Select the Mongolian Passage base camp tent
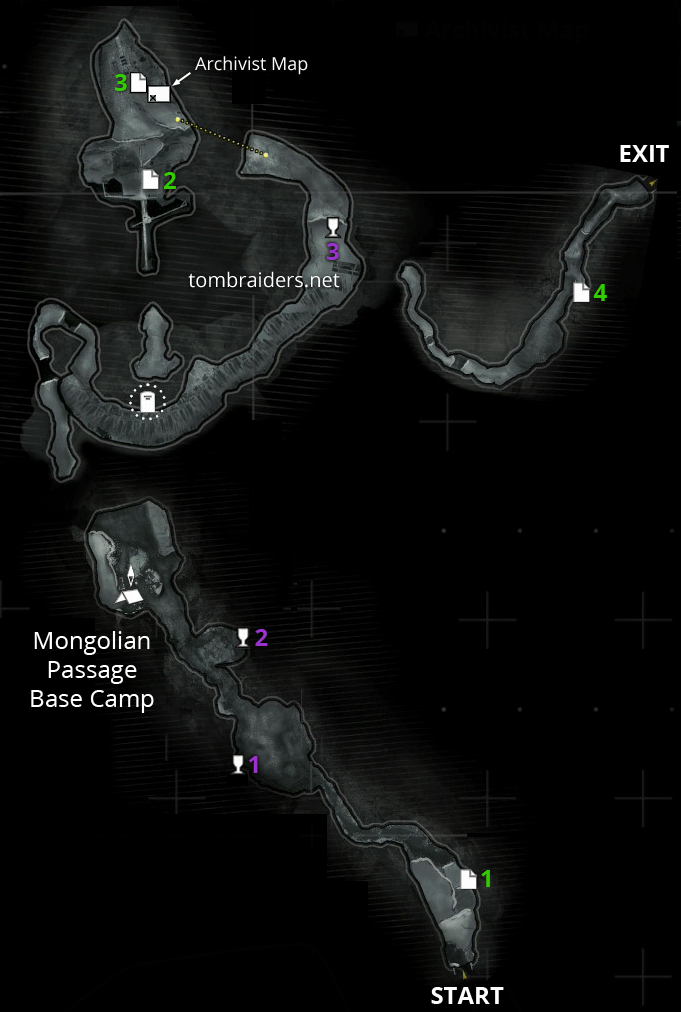Image resolution: width=681 pixels, height=1012 pixels. pos(131,596)
